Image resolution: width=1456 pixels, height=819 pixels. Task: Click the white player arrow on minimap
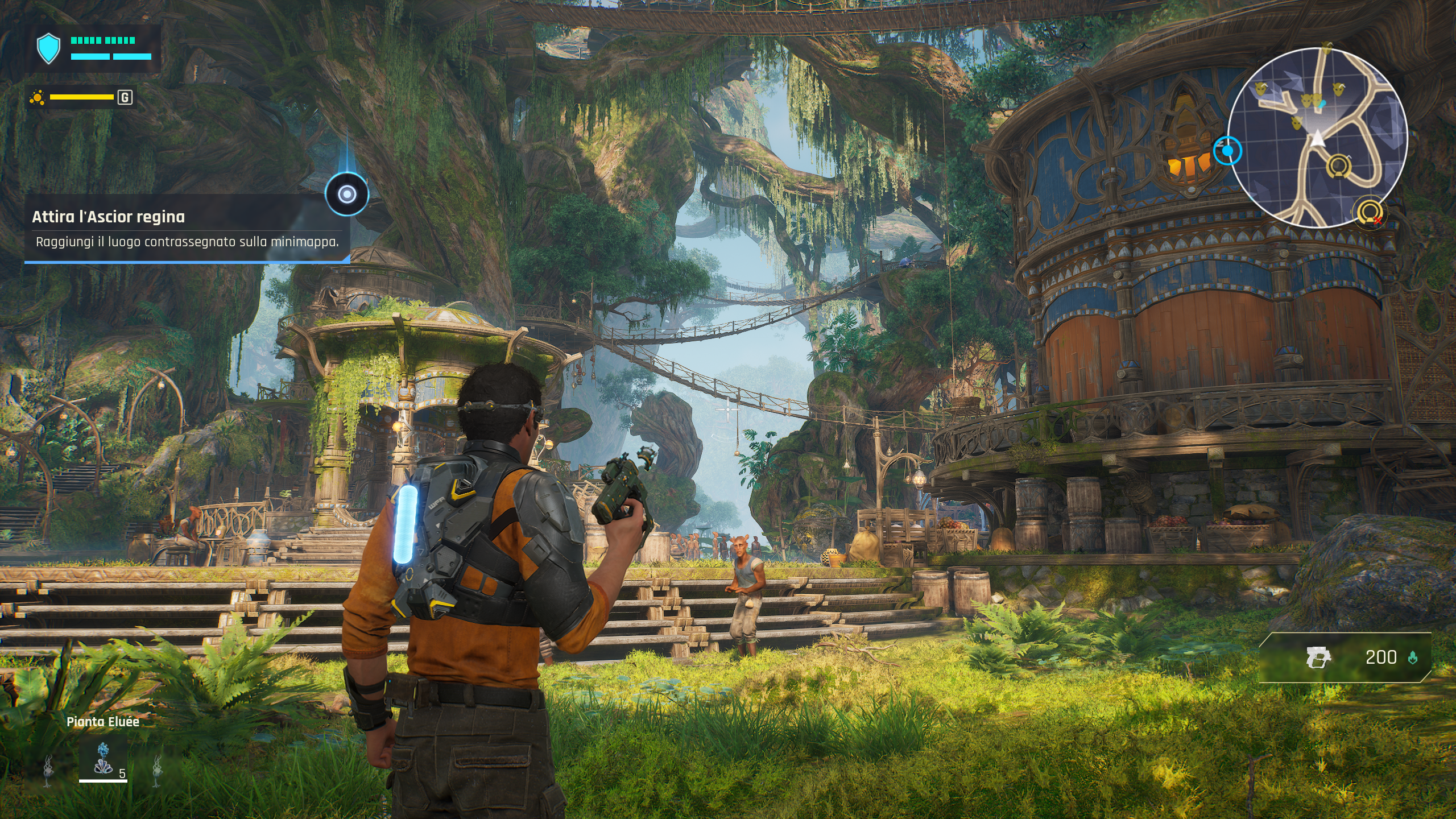(x=1318, y=139)
